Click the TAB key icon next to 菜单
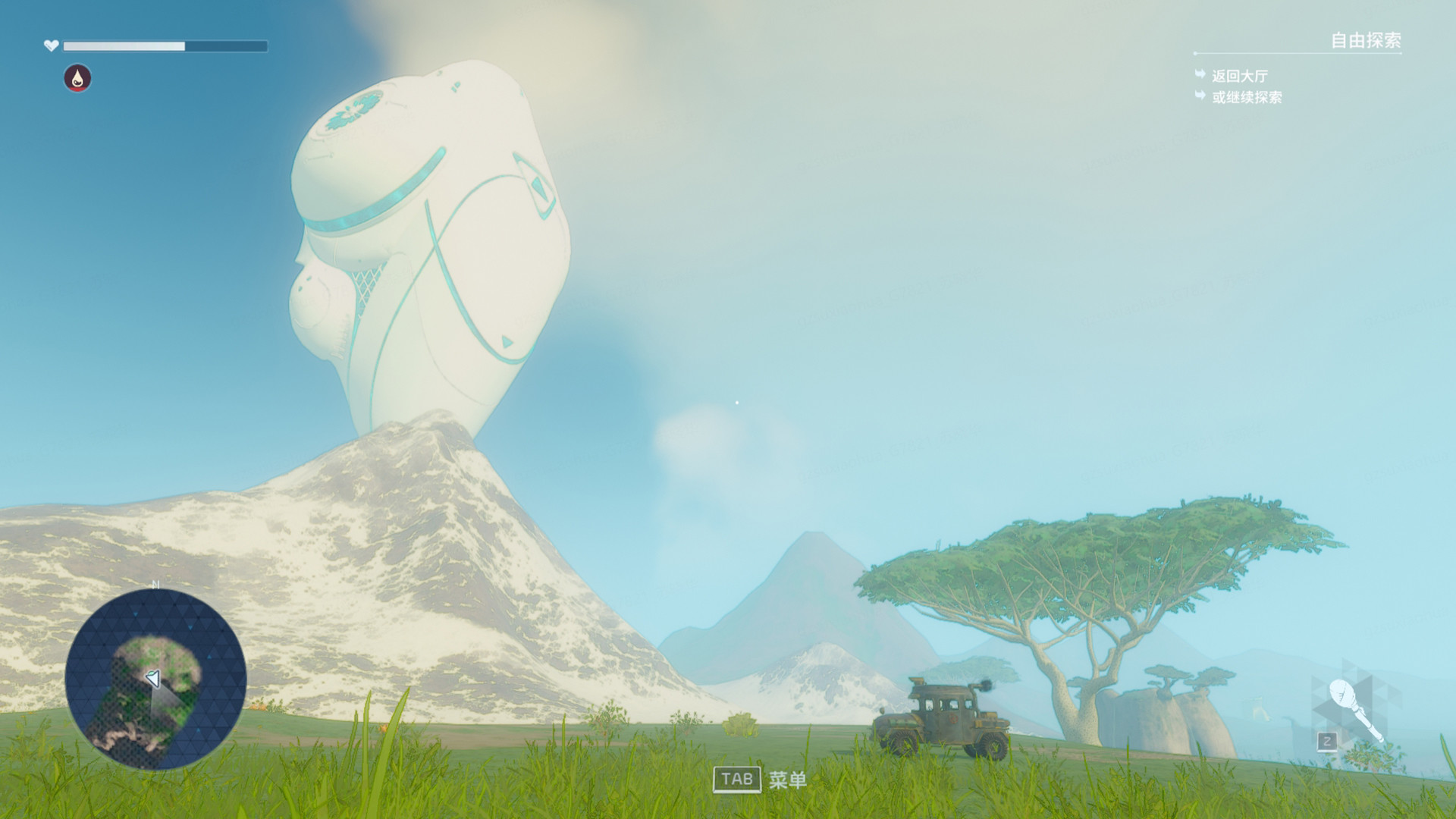The height and width of the screenshot is (819, 1456). coord(736,779)
